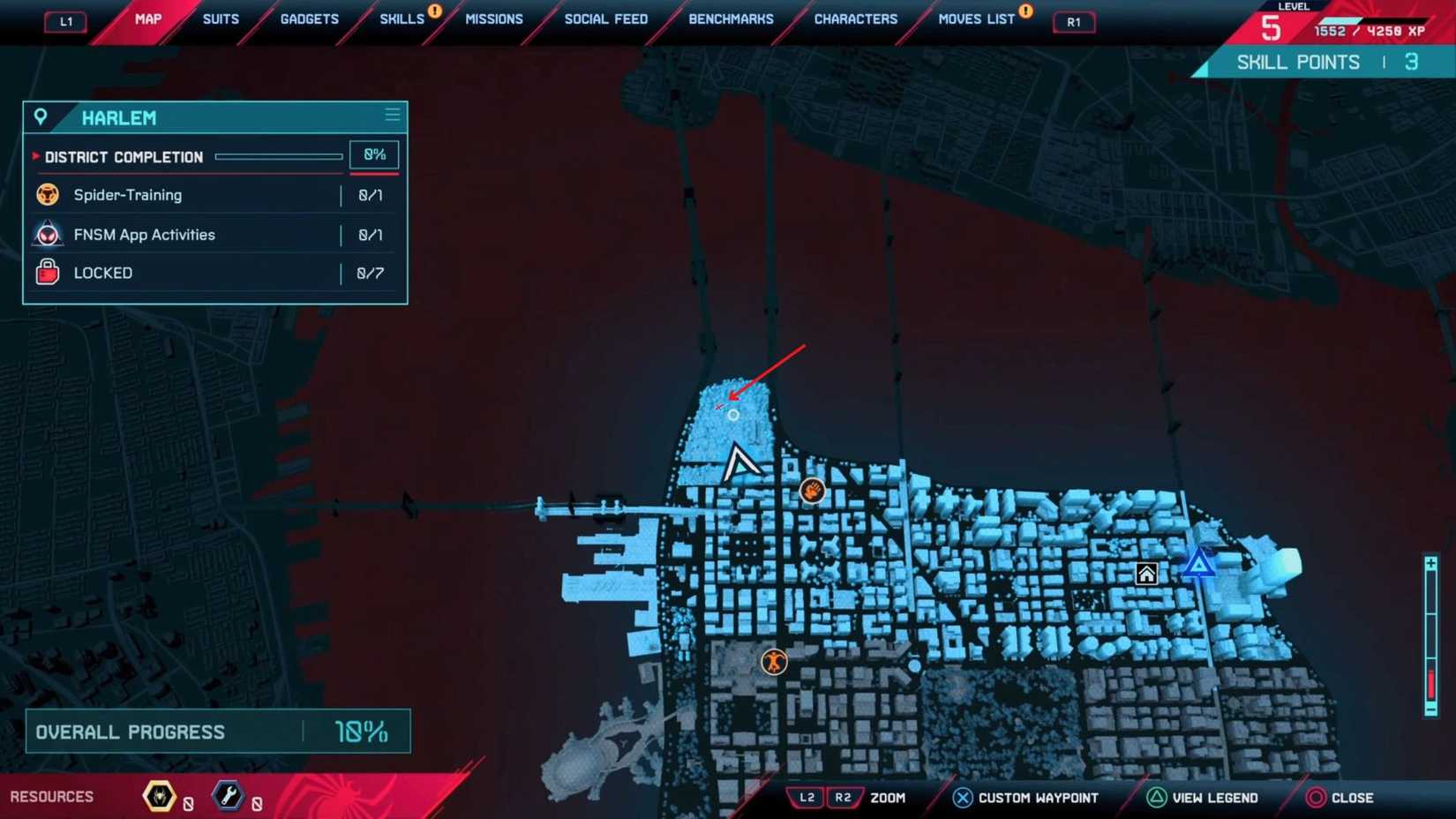1456x819 pixels.
Task: Click the gold token resource icon
Action: (157, 796)
